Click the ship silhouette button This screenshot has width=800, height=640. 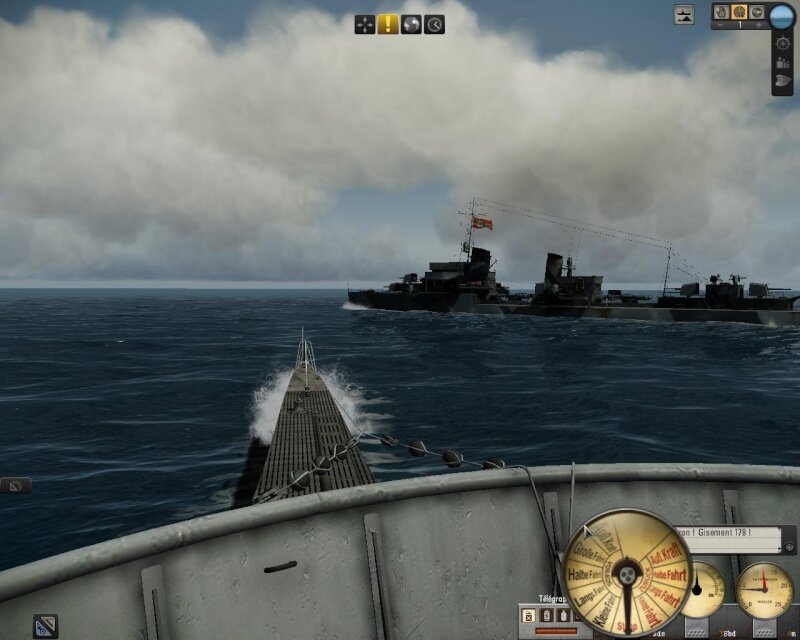[x=684, y=15]
